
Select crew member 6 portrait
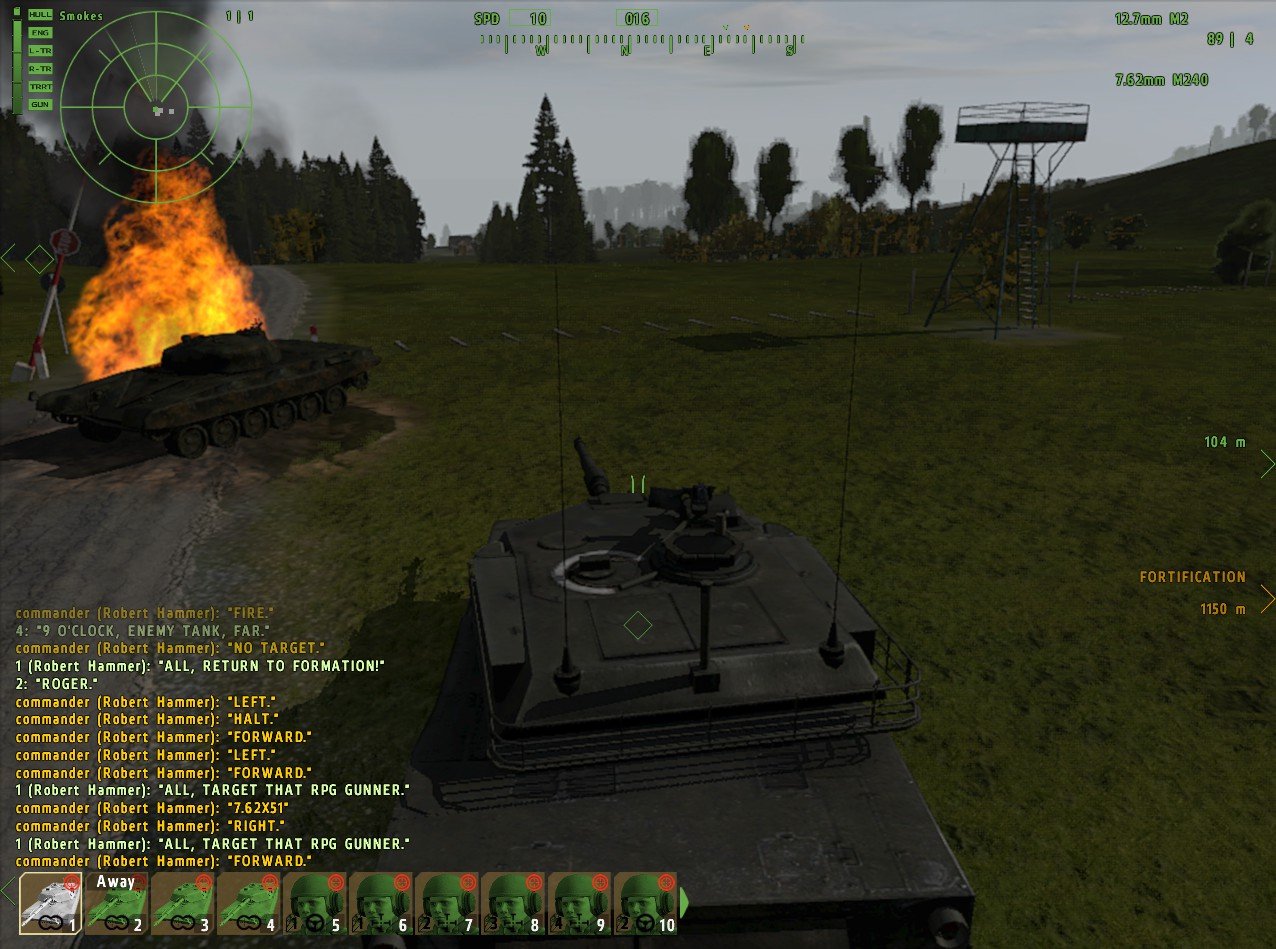(x=380, y=903)
